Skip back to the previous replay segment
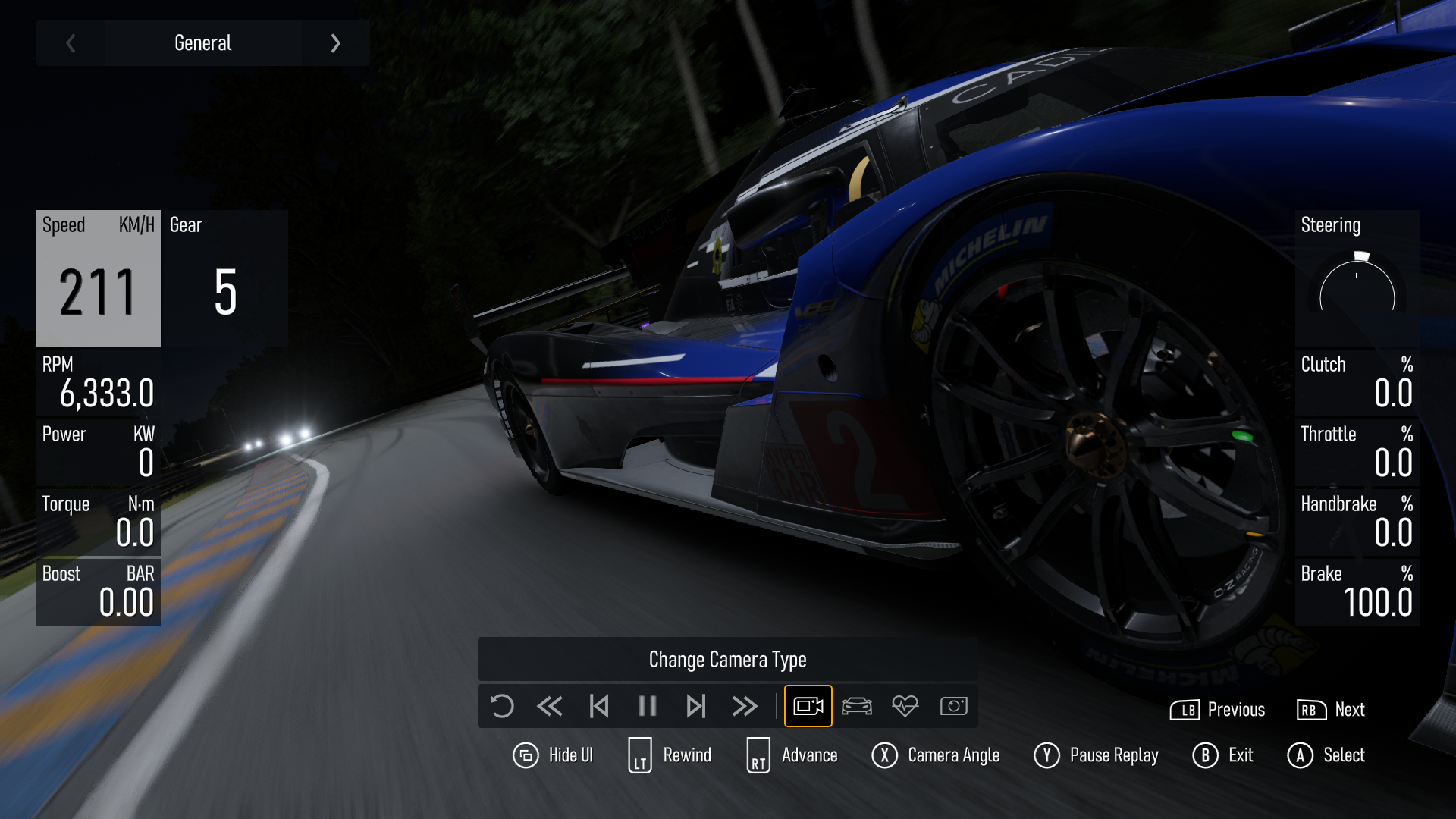The image size is (1456, 819). (599, 706)
